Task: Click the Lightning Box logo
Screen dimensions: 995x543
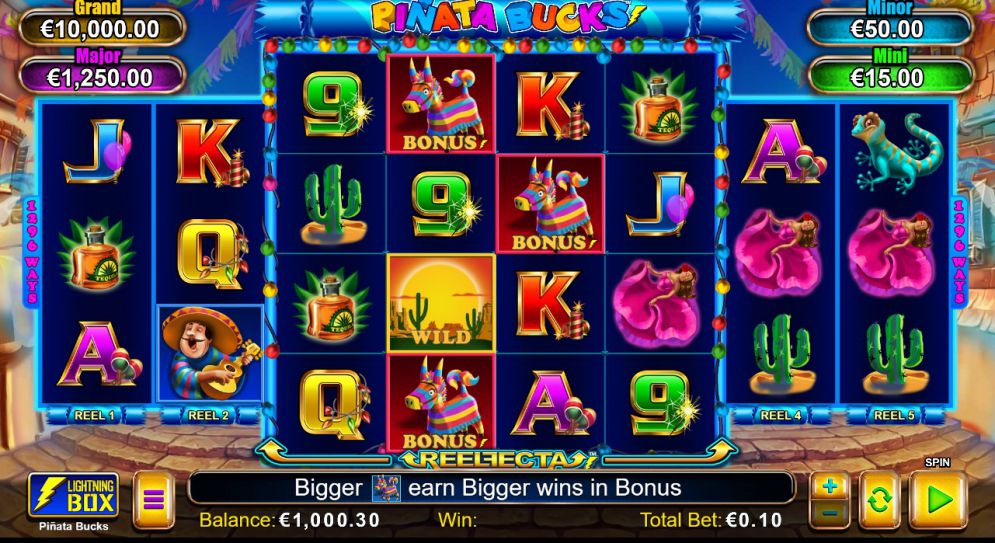Action: coord(74,495)
